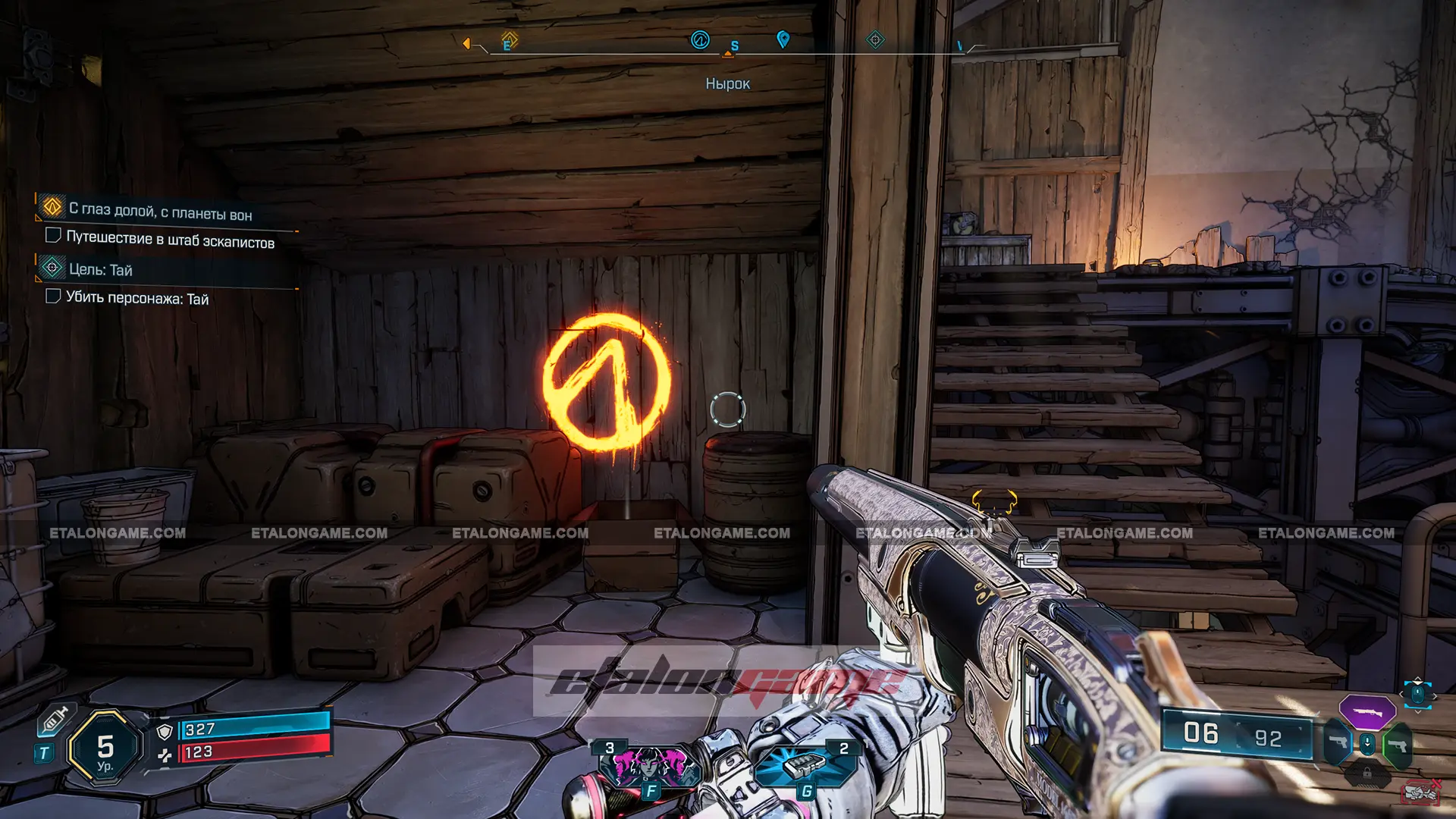Screen dimensions: 1456x819
Task: Toggle the 'Убить персонажа: Тай' objective checkbox
Action: pyautogui.click(x=53, y=296)
